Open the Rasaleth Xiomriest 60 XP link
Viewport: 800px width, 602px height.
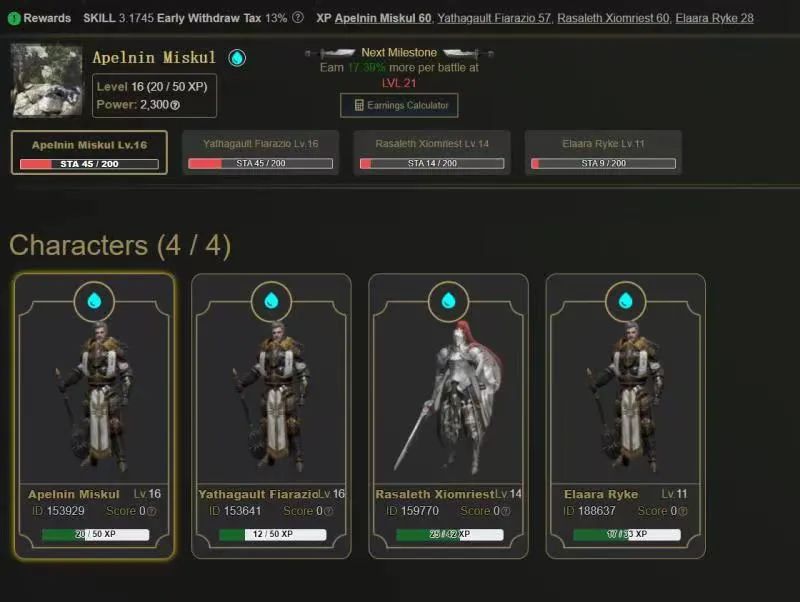click(612, 18)
